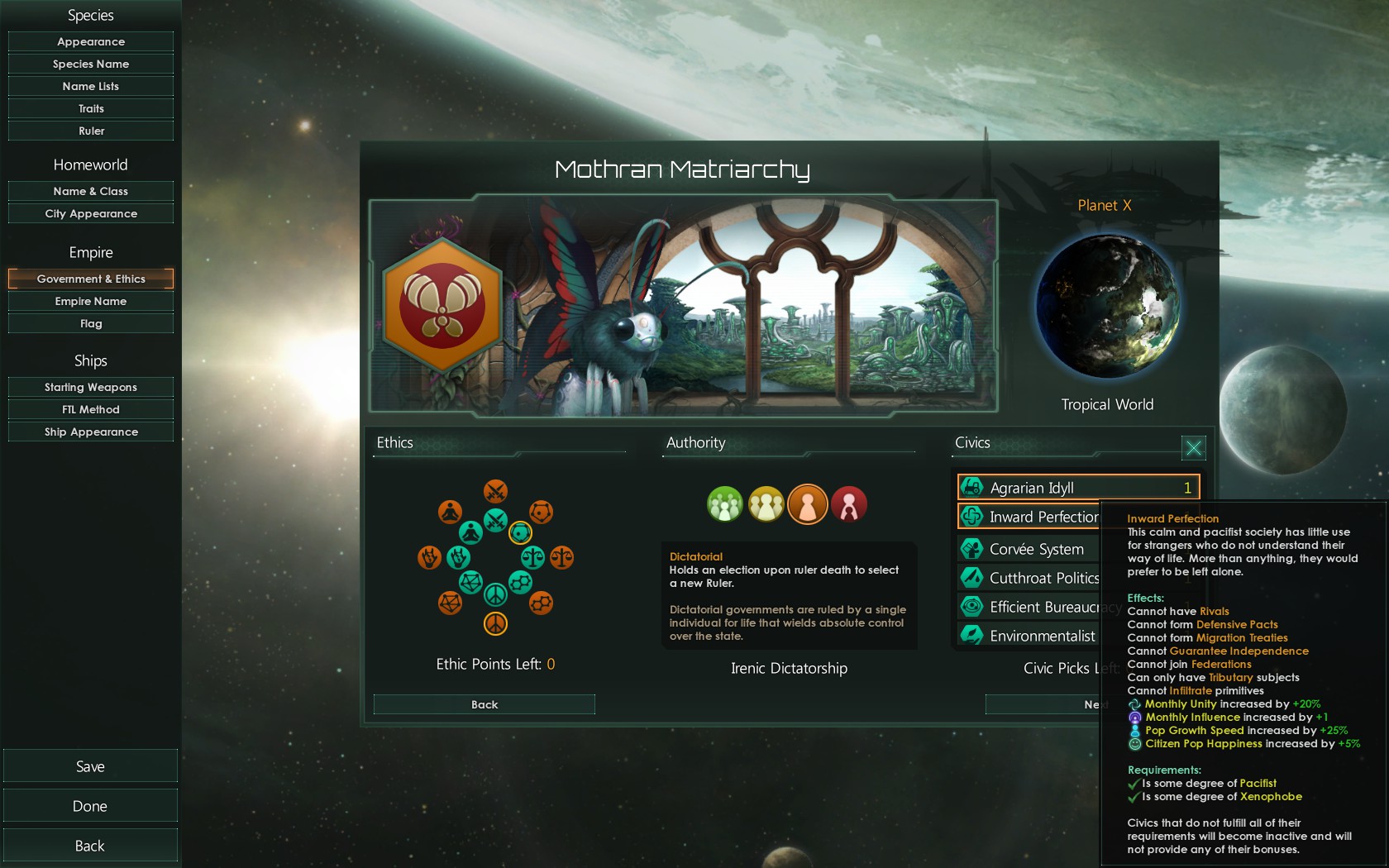
Task: Open homeworld Name & Class
Action: [x=91, y=191]
